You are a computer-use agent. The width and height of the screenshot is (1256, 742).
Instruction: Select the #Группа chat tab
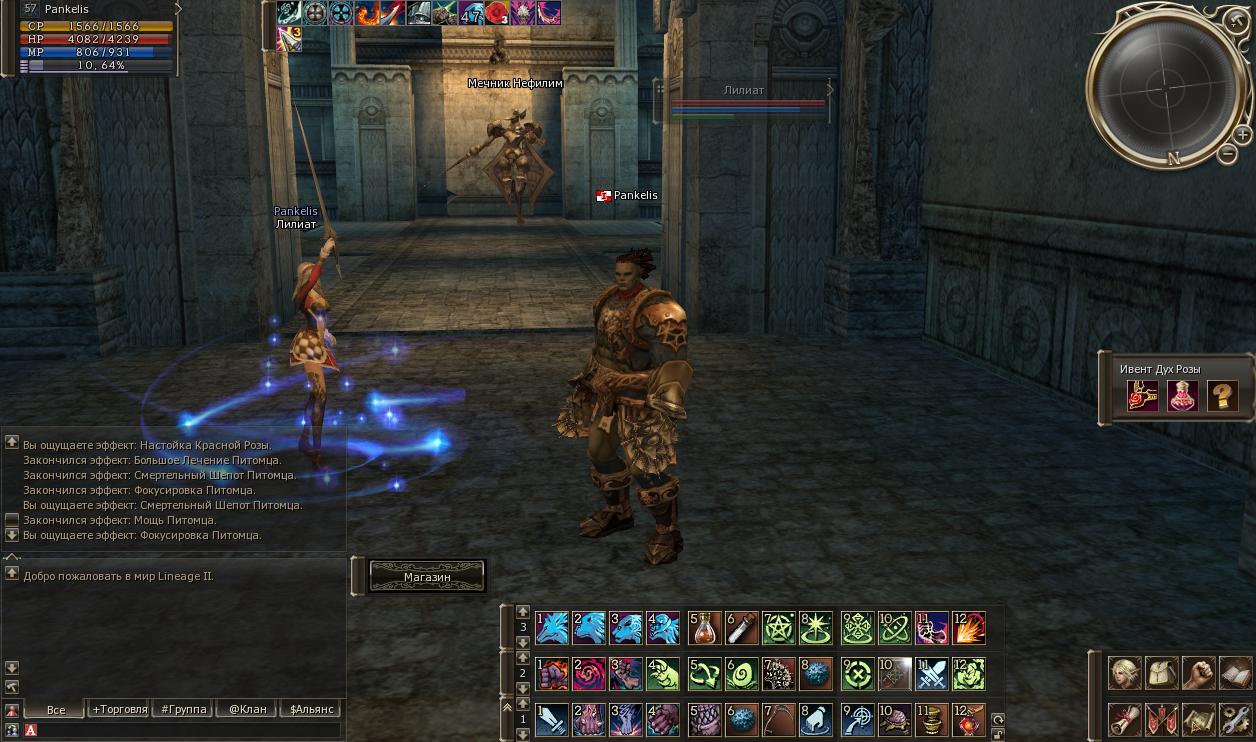183,709
